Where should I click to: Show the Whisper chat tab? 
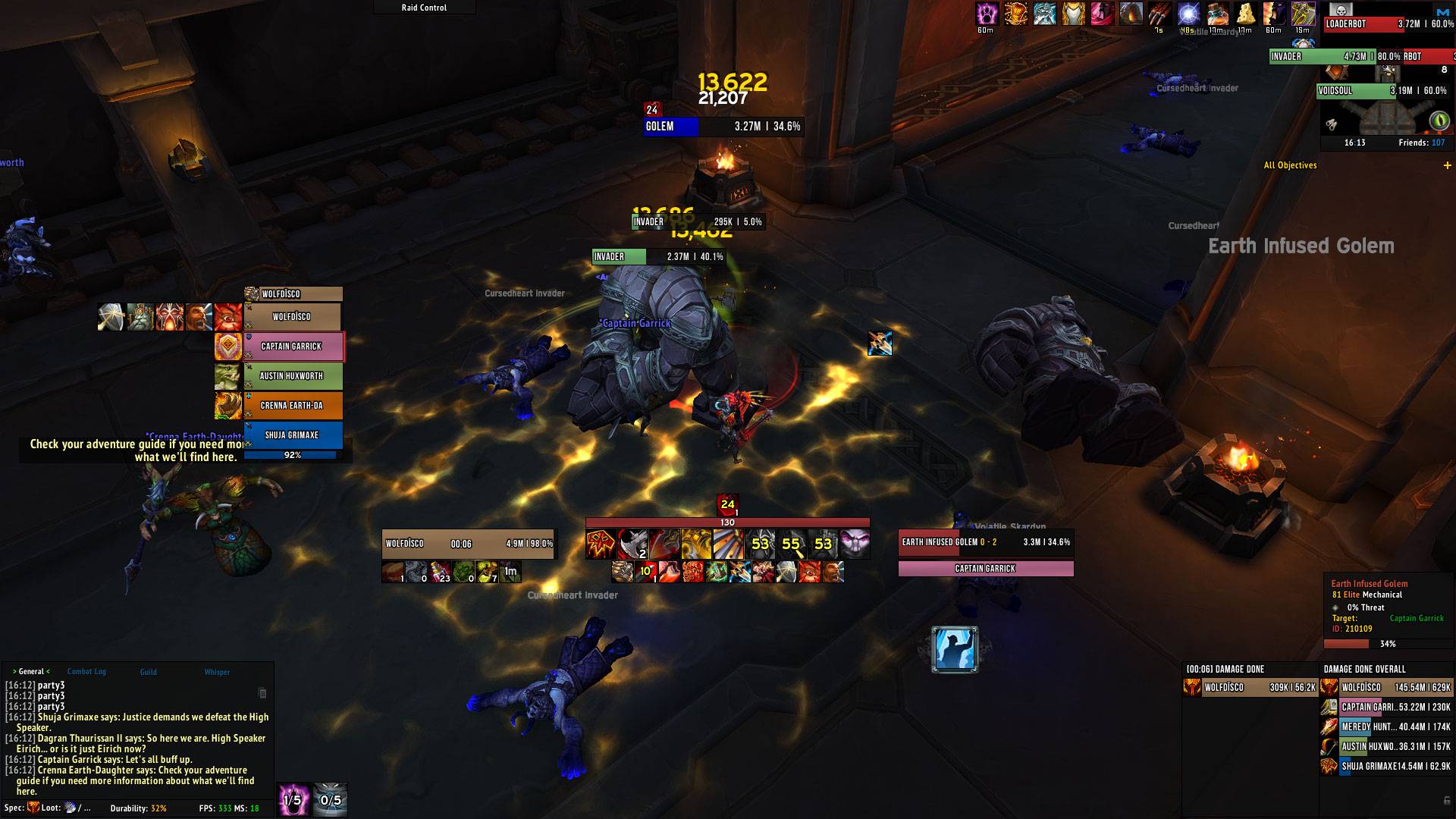(217, 672)
